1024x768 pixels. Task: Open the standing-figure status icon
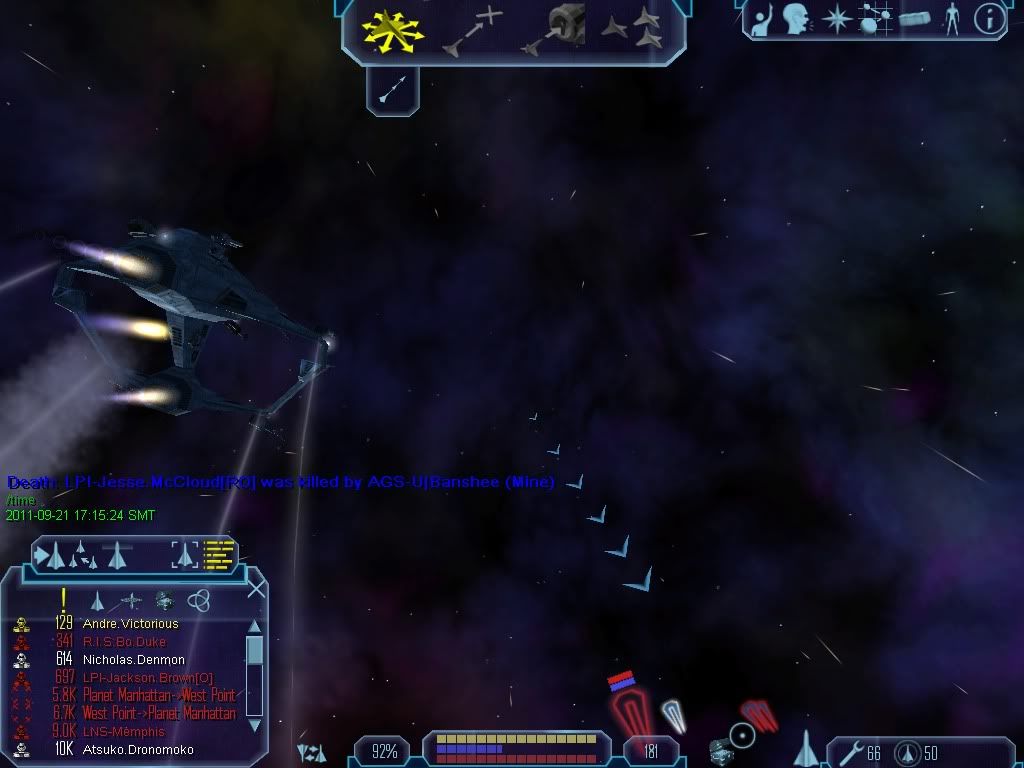point(951,19)
